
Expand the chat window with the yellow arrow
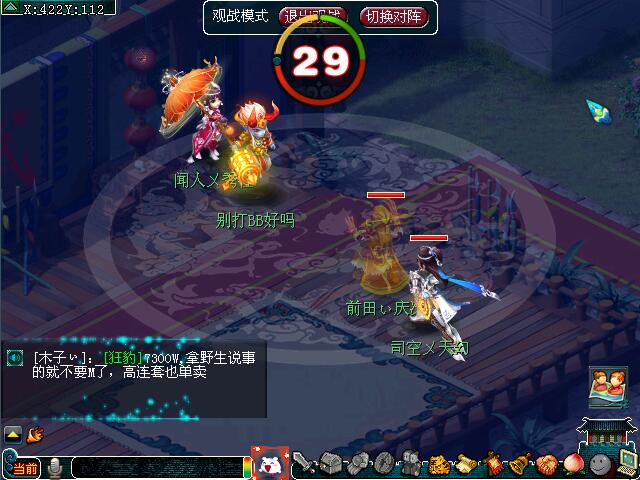click(x=13, y=434)
